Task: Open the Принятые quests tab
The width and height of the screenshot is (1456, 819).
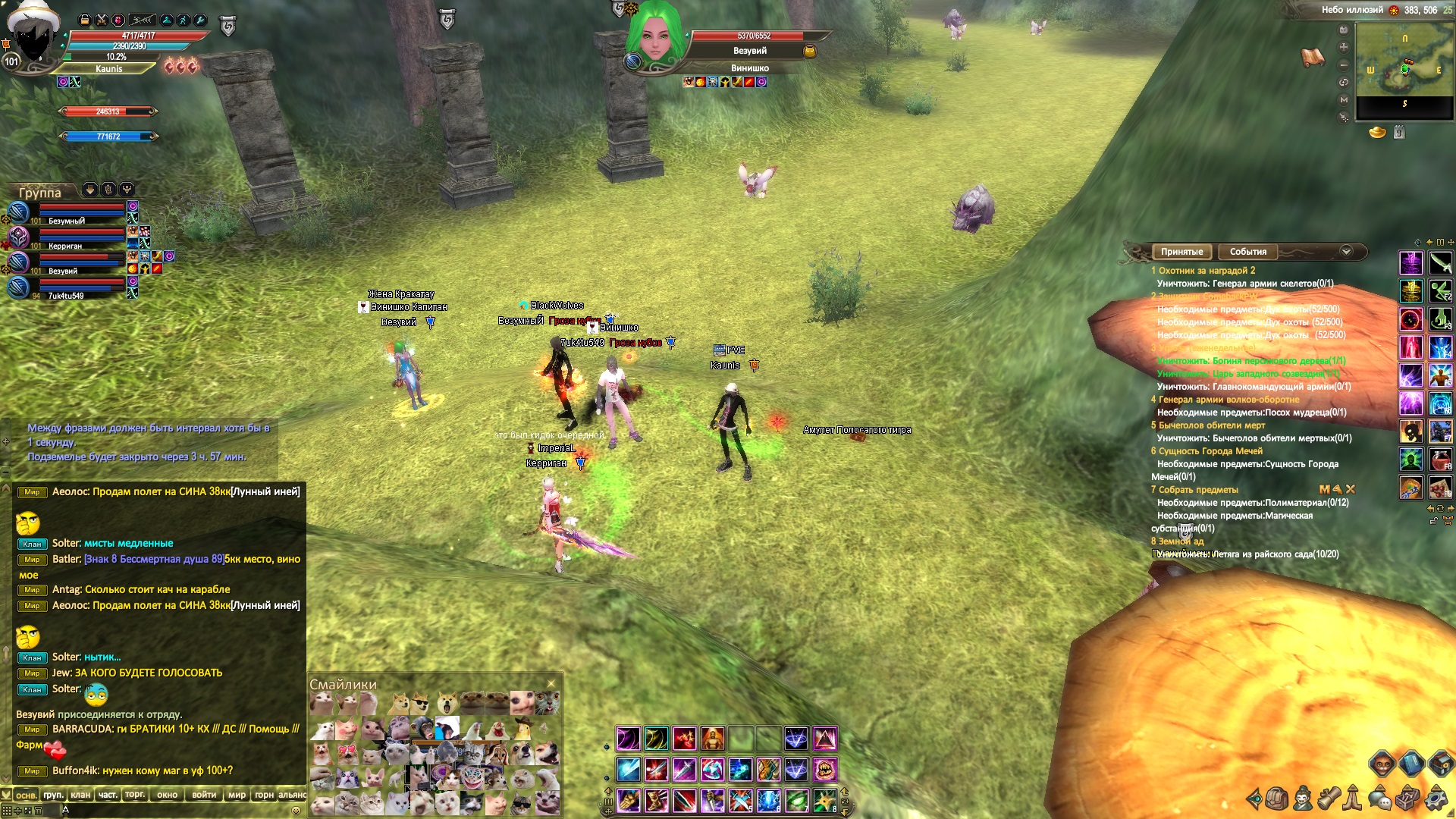Action: [x=1181, y=252]
